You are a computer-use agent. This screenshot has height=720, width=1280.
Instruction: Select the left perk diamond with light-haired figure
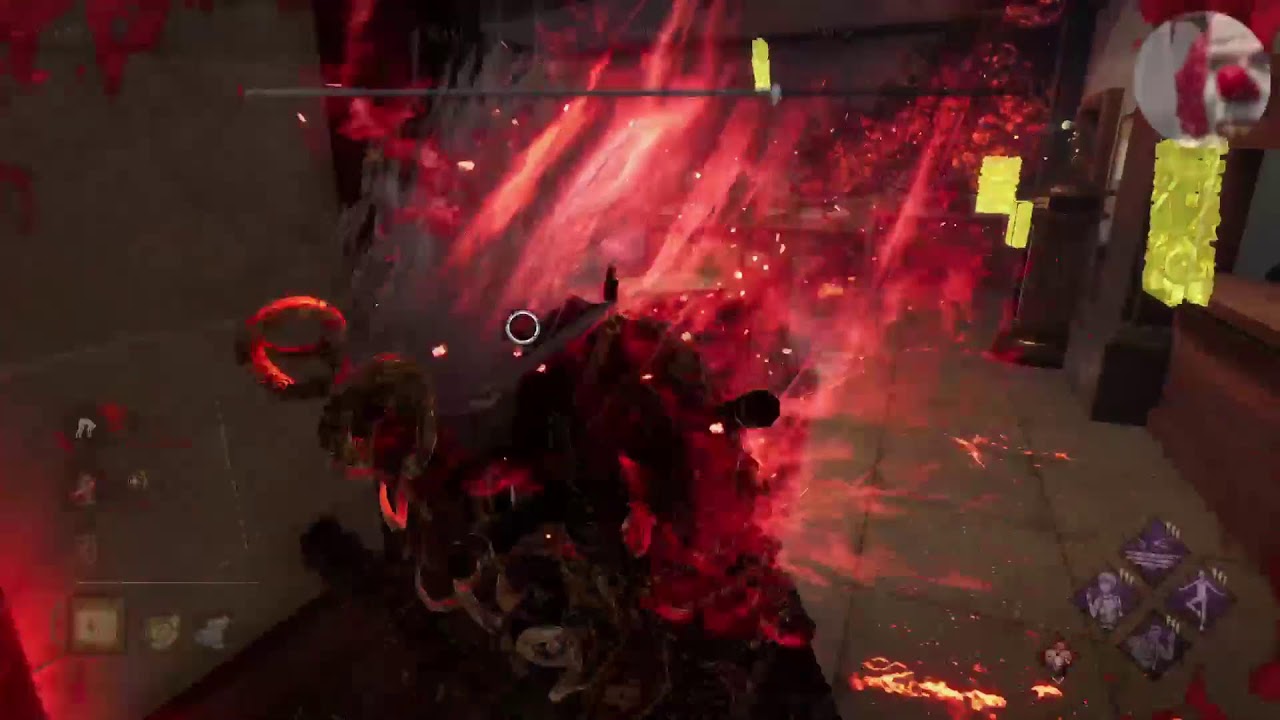(1107, 599)
